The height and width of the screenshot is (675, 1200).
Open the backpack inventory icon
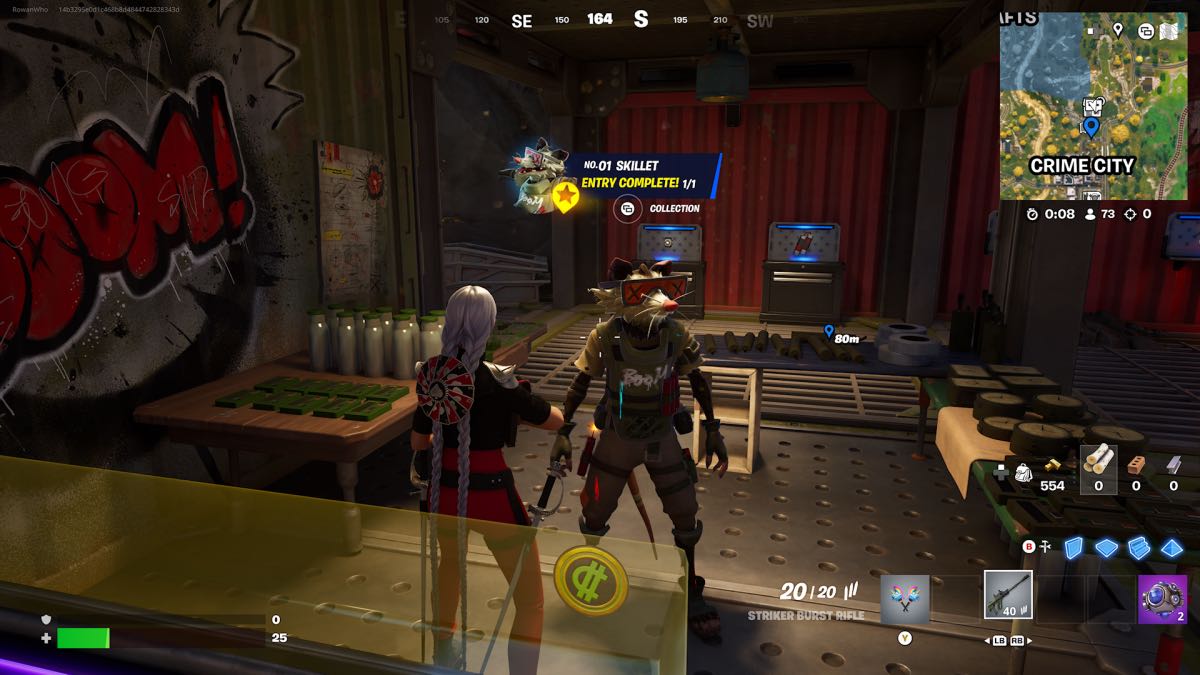click(x=1024, y=473)
